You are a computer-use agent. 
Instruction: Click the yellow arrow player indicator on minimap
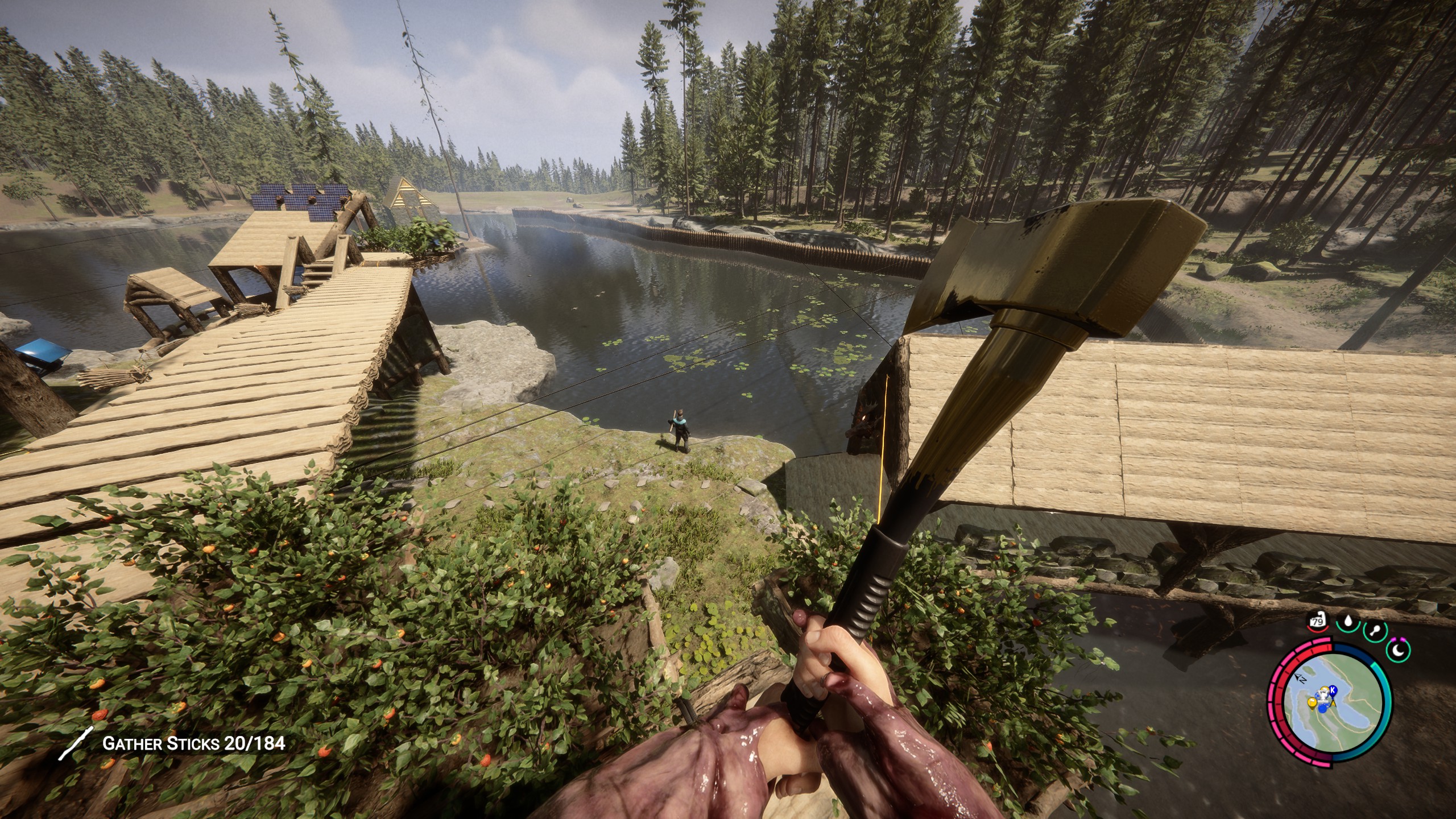click(1333, 704)
